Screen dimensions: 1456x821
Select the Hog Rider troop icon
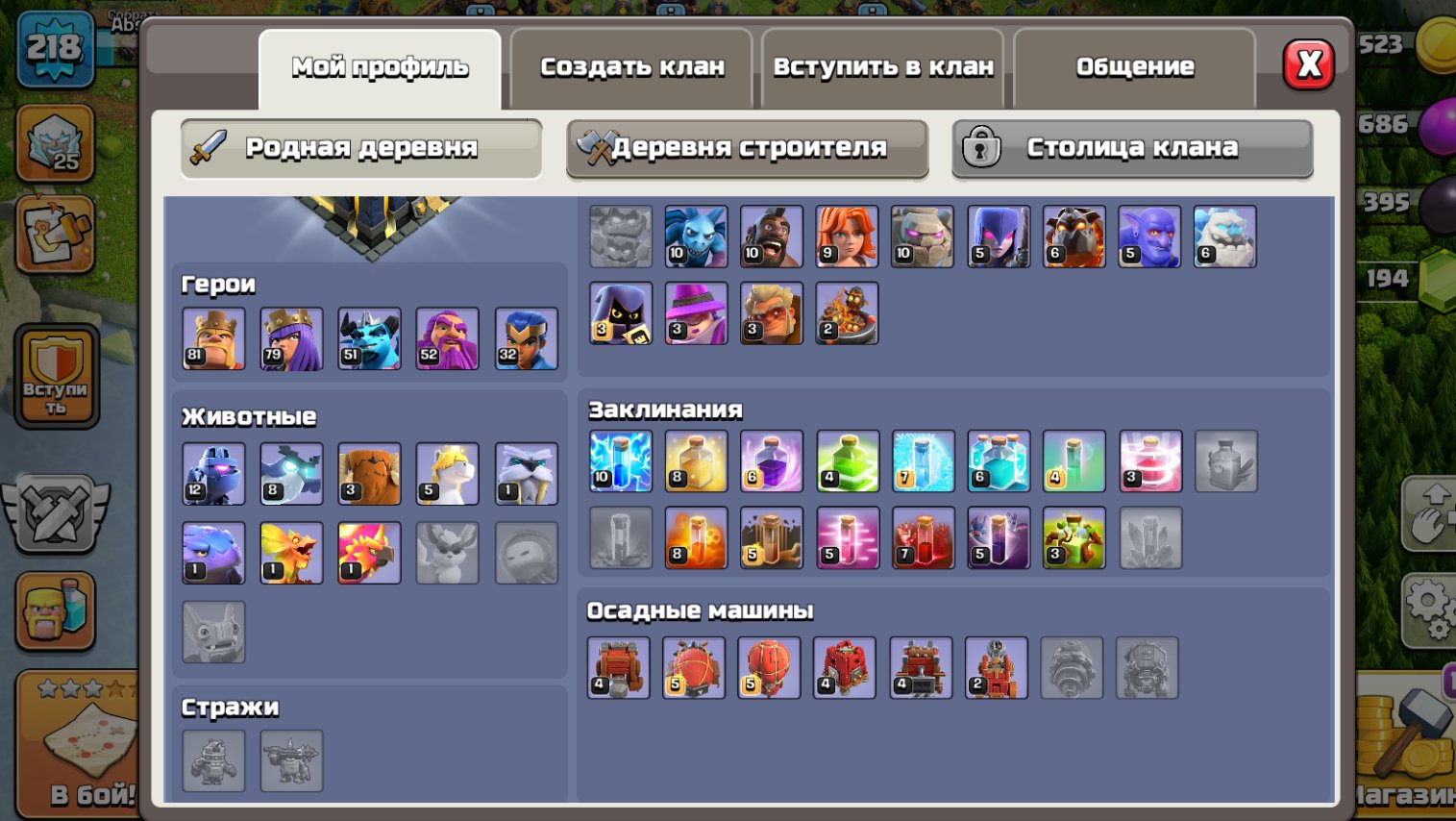tap(771, 236)
